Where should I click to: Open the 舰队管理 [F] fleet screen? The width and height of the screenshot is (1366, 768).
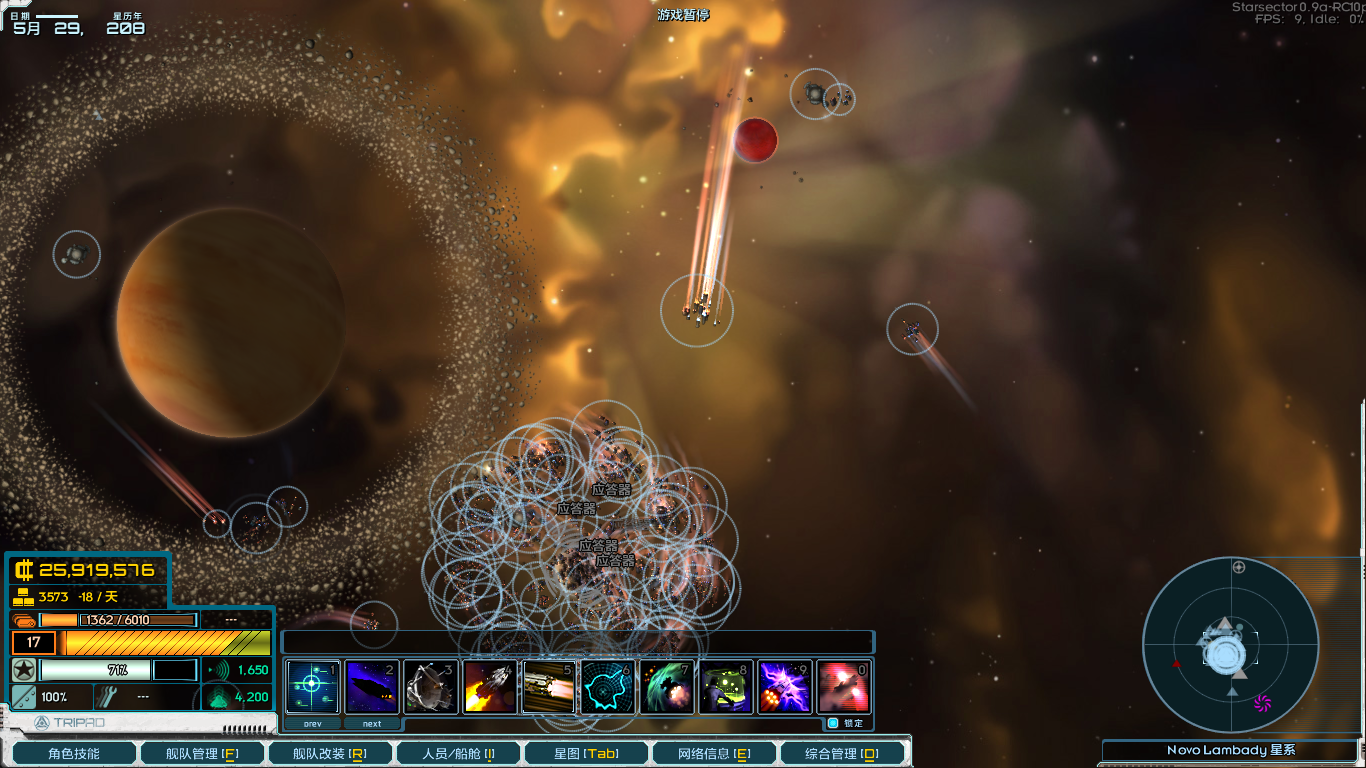202,752
